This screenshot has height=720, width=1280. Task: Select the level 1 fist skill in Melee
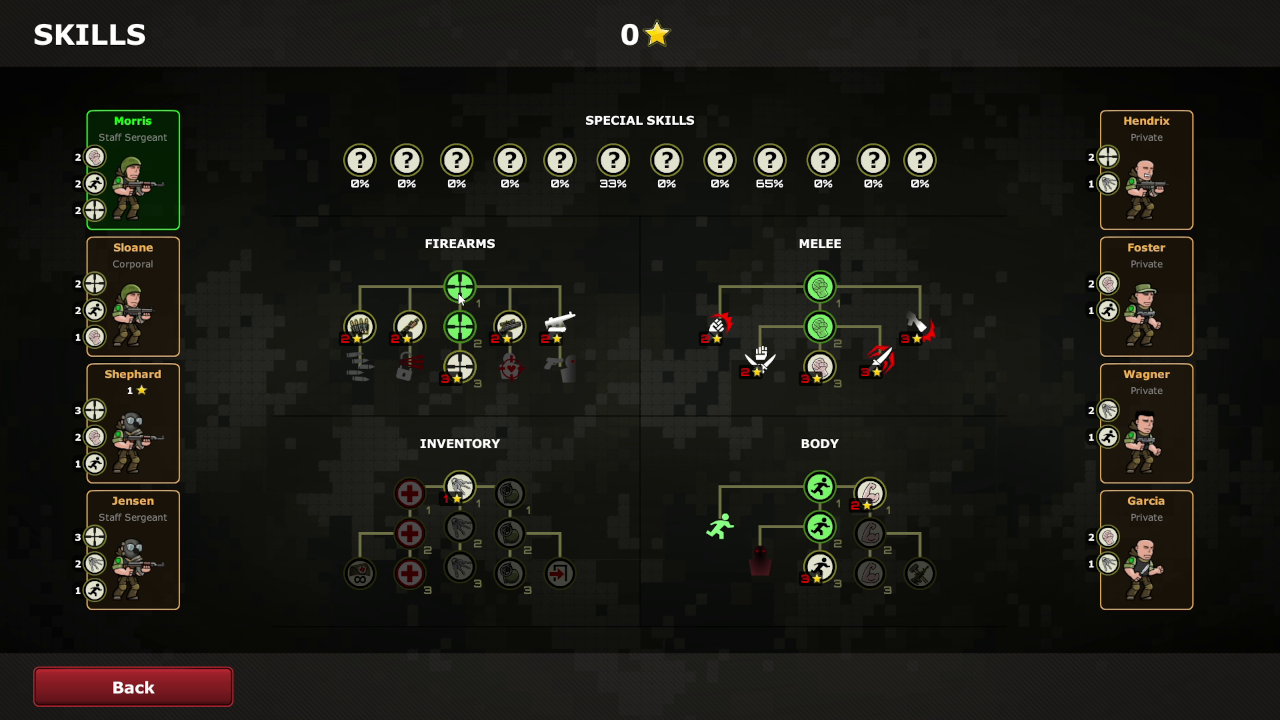pos(820,287)
